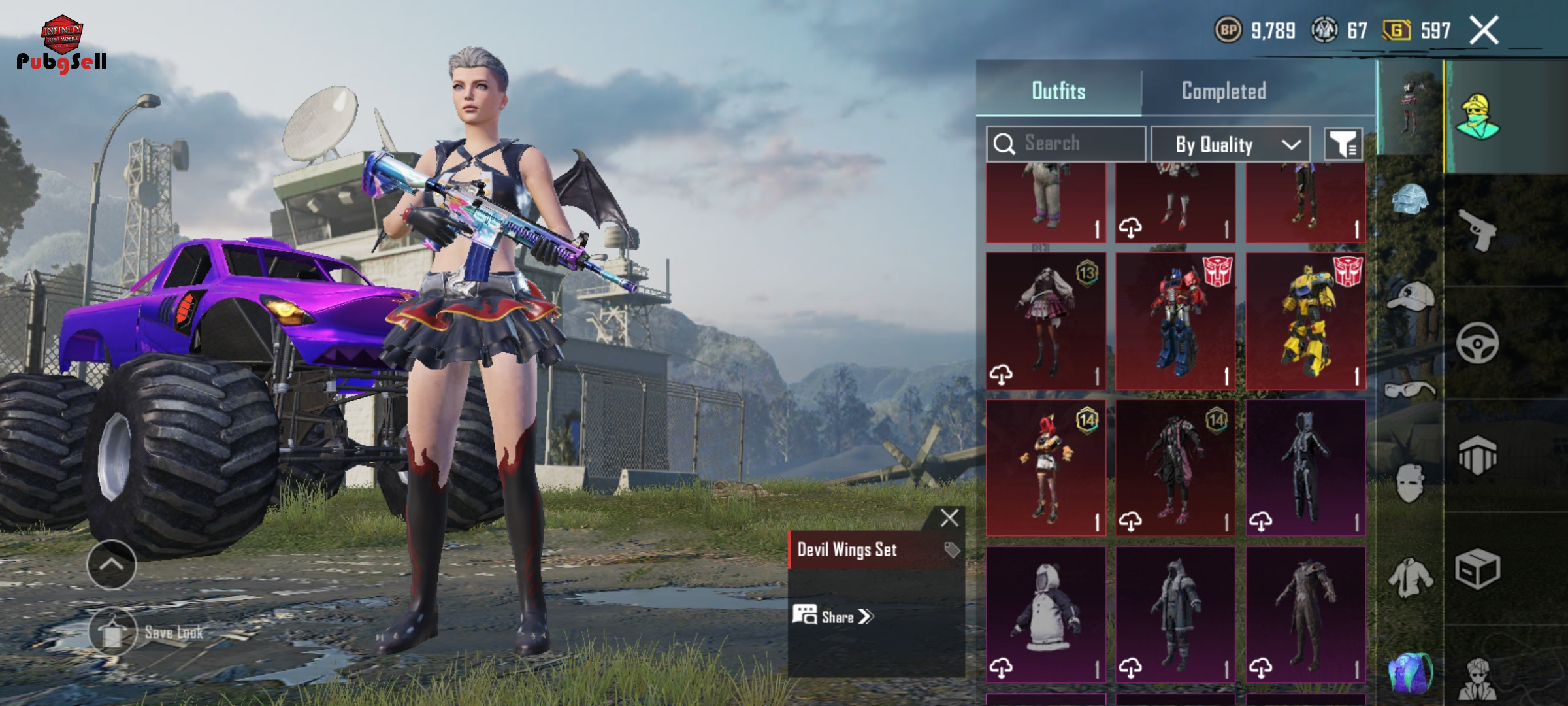Close the Devil Wings Set popup
This screenshot has width=1568, height=706.
[x=949, y=518]
